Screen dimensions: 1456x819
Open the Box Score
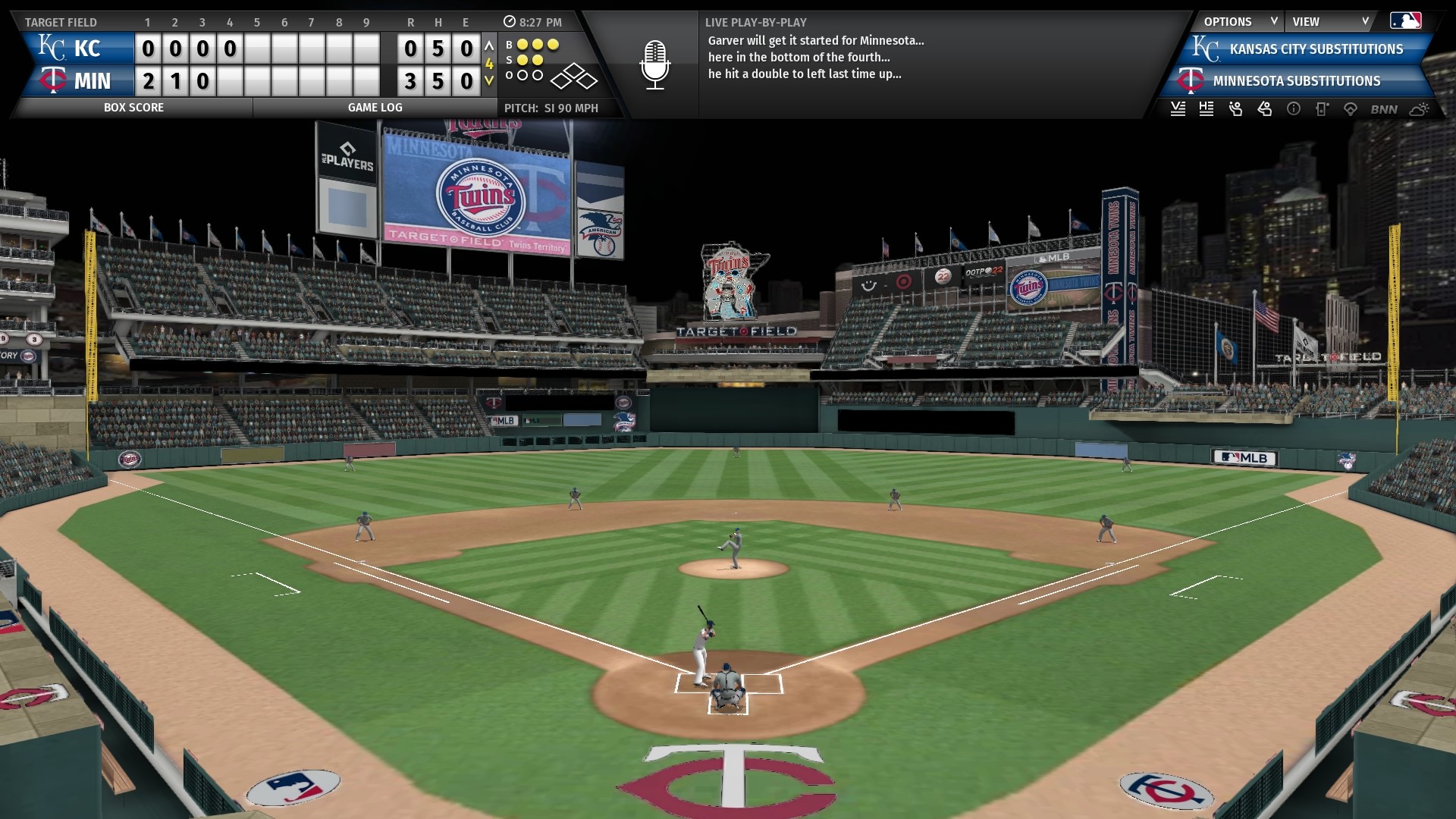[x=133, y=108]
